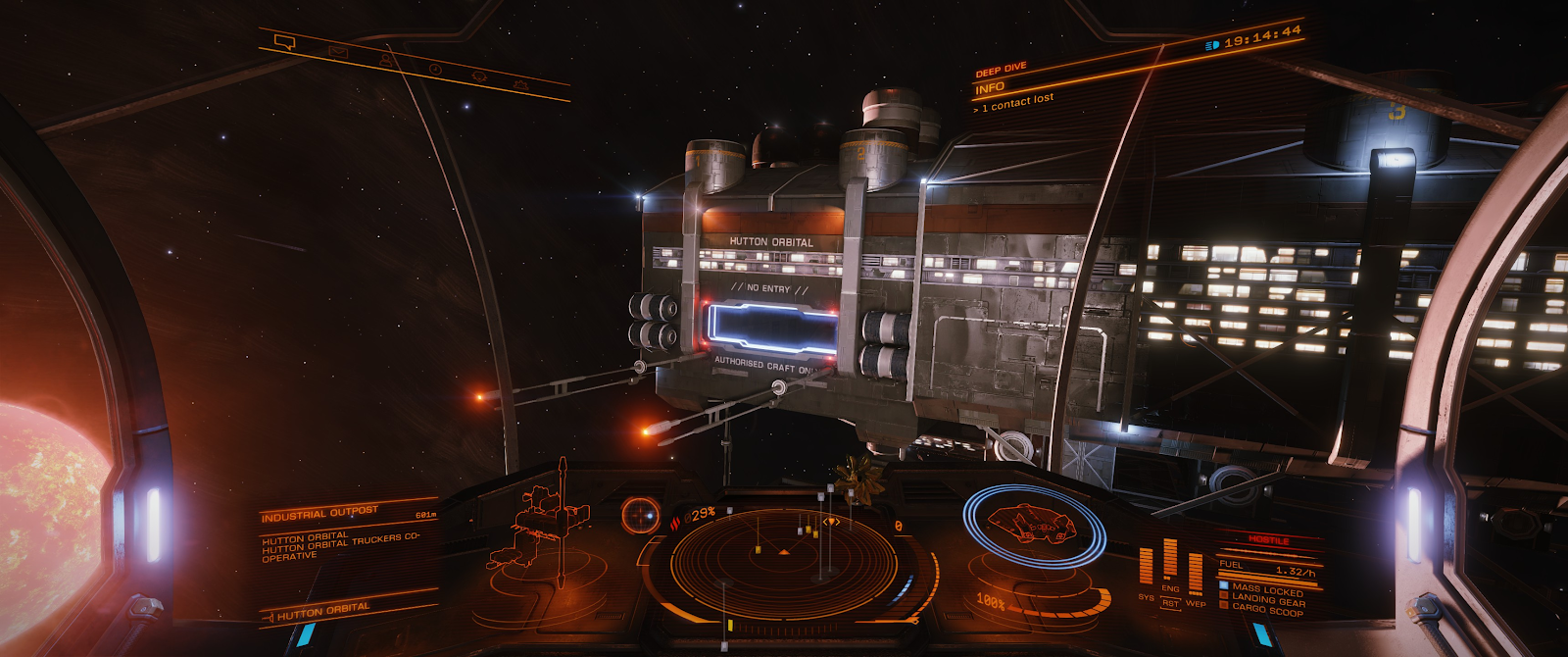Toggle the Cargo Scoop indicator

tap(1266, 610)
